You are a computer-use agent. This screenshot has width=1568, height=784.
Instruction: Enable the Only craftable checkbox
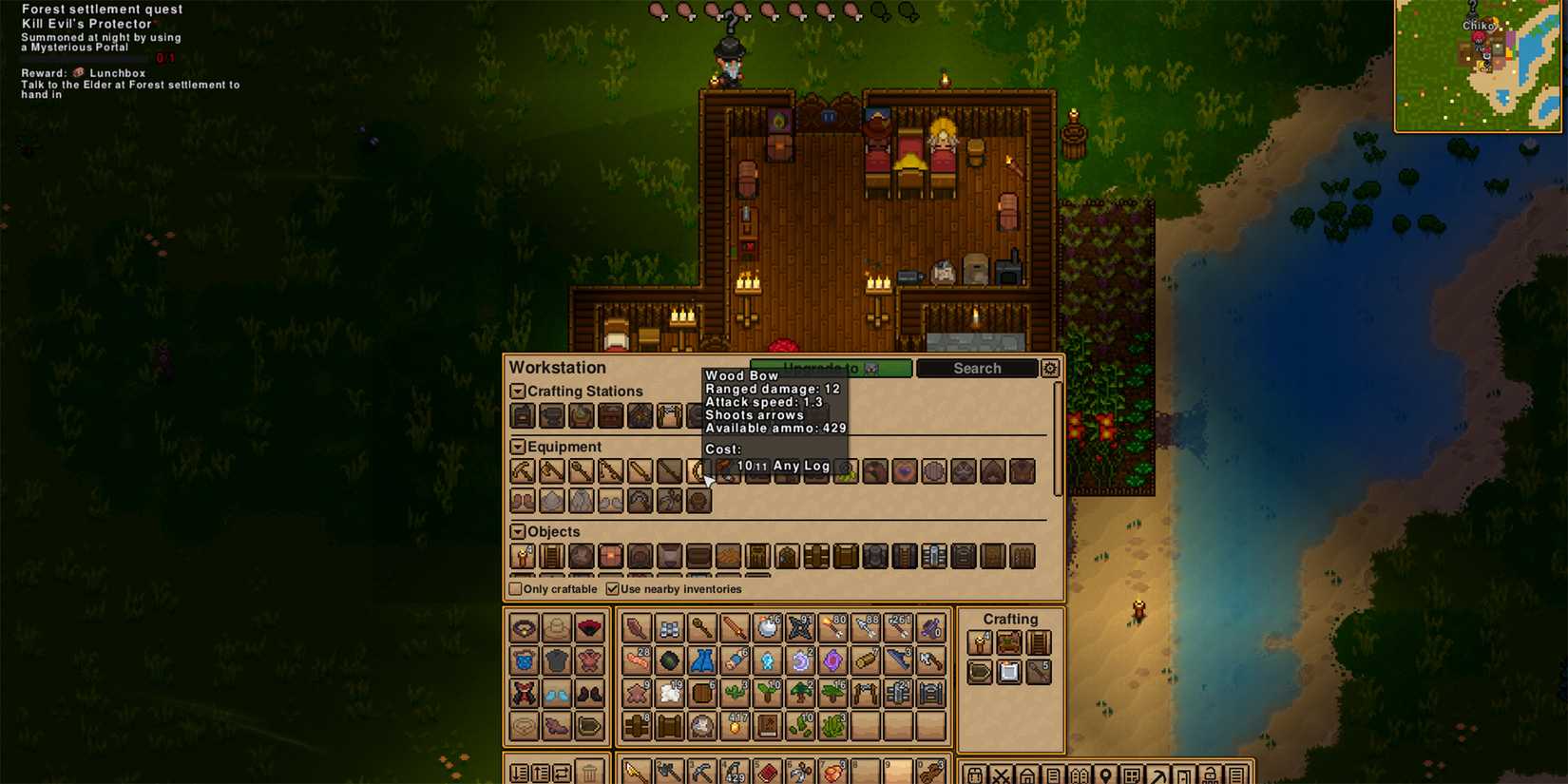514,589
